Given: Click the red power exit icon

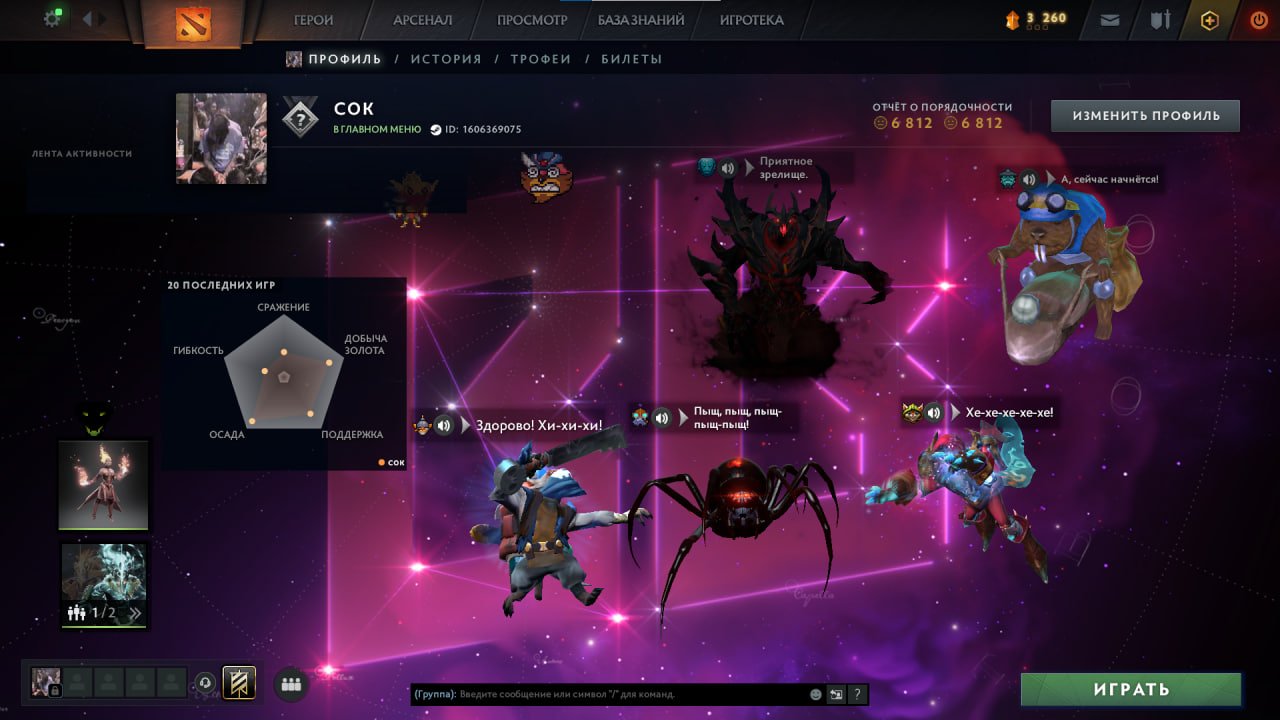Looking at the screenshot, I should coord(1258,19).
